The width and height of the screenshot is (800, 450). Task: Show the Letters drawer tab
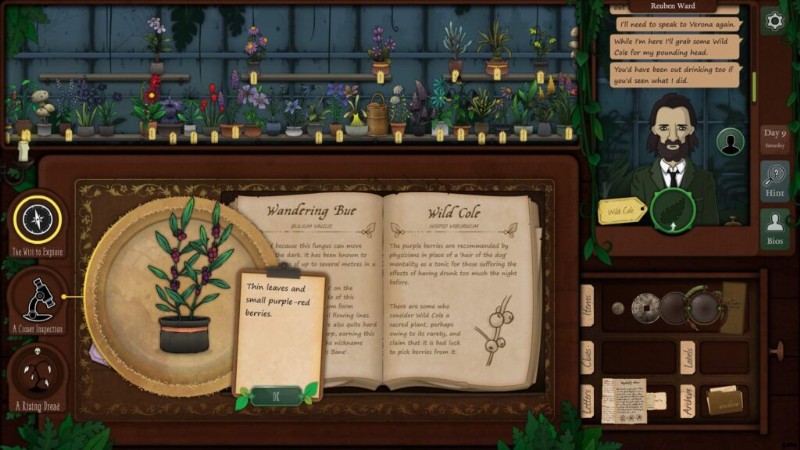point(587,402)
